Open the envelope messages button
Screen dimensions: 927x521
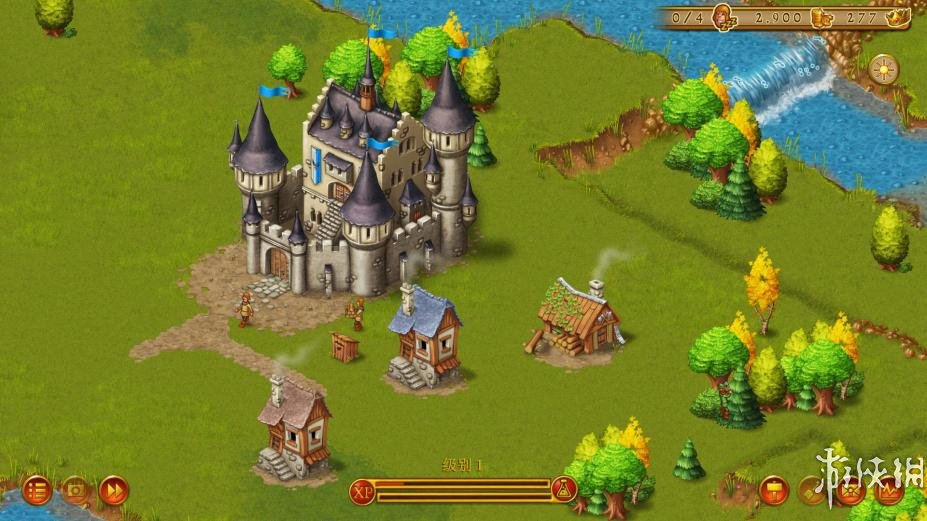point(850,490)
